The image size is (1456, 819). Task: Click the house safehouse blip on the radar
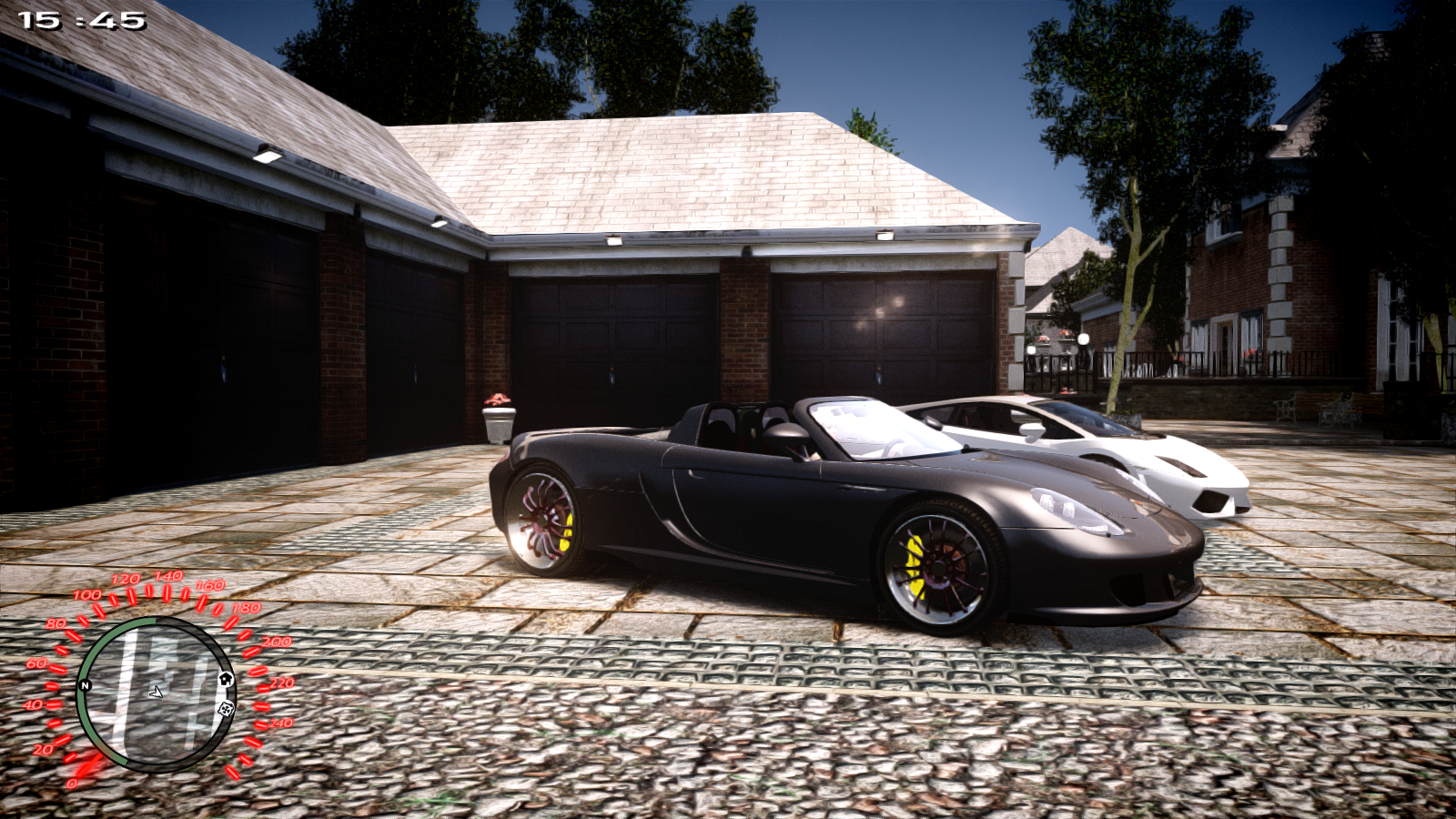tap(226, 679)
